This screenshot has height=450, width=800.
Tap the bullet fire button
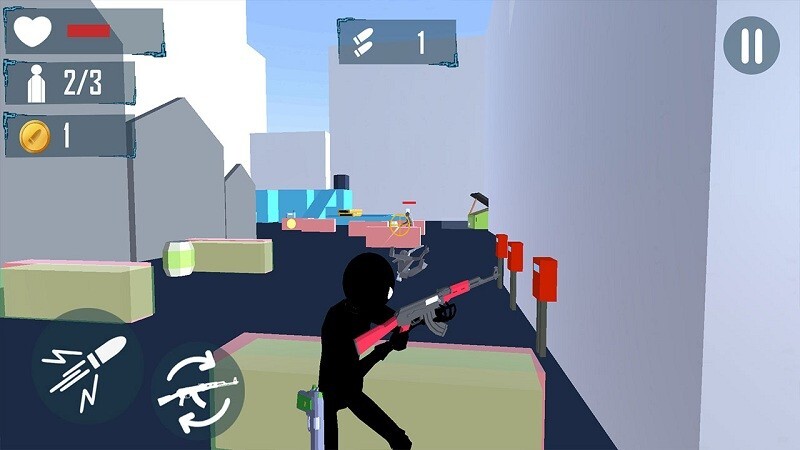coord(86,366)
